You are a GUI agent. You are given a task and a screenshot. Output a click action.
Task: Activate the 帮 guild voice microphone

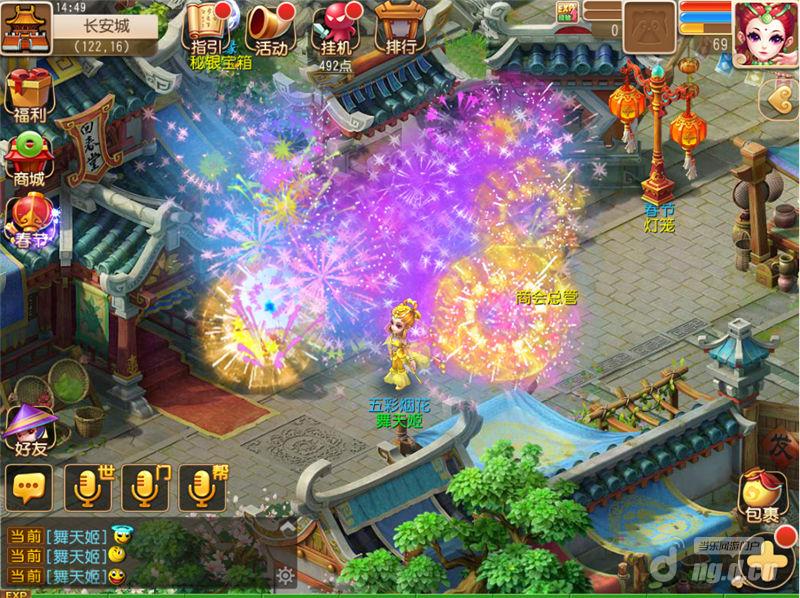202,488
